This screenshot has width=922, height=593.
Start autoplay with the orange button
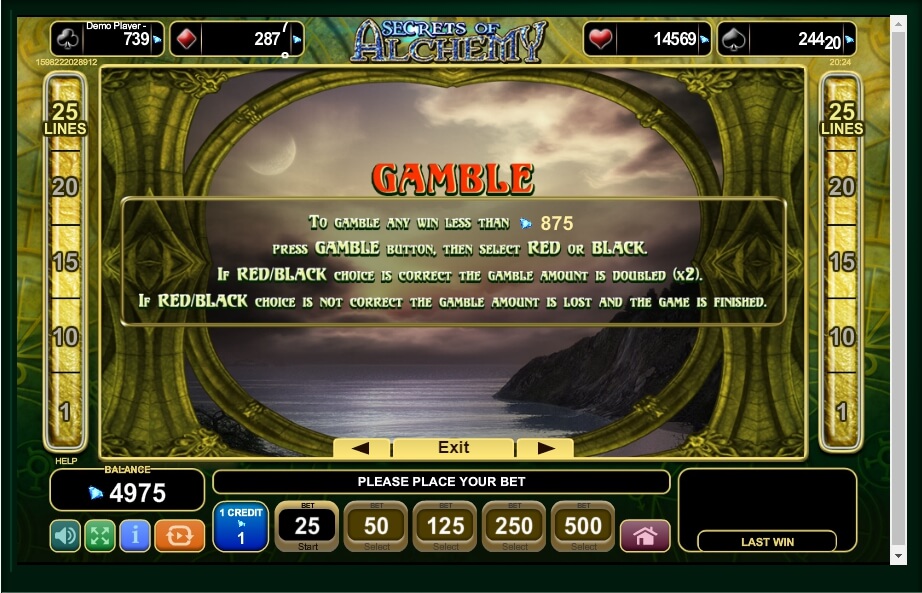(x=179, y=535)
